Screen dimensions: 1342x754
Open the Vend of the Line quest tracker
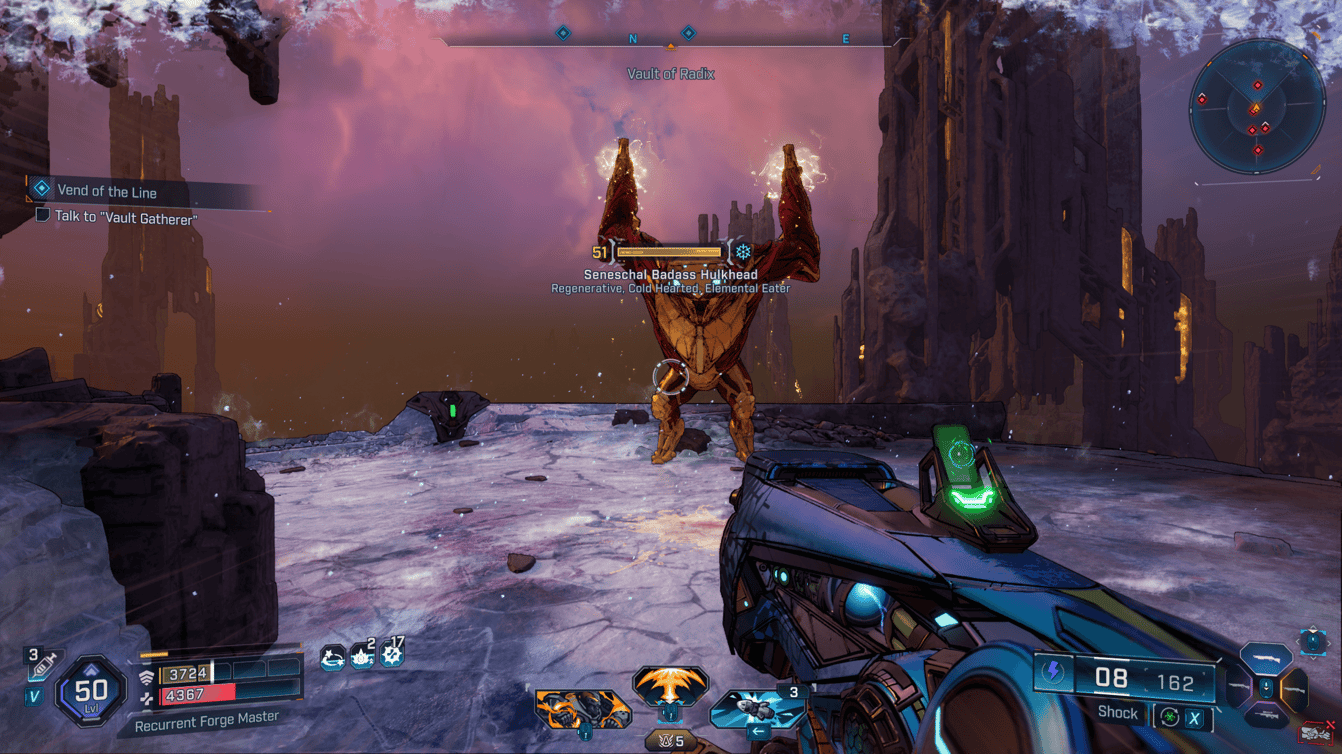click(x=106, y=191)
